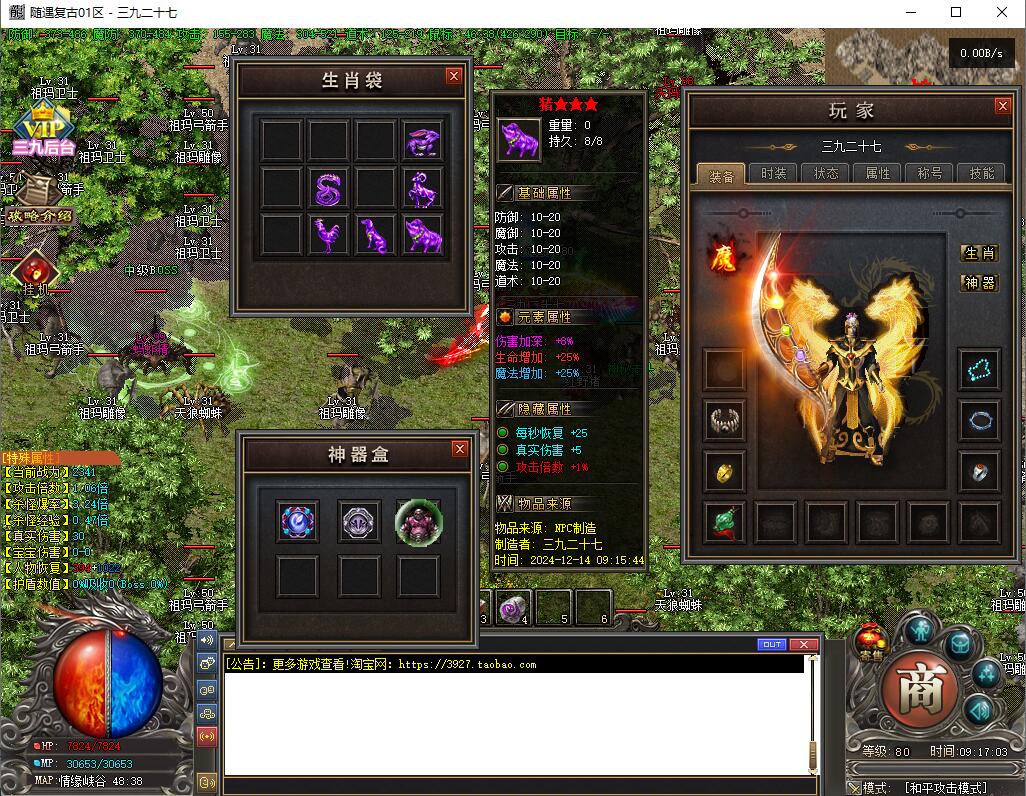Click the 生肖 button in player panel
Screen dimensions: 1026x796
[x=979, y=253]
